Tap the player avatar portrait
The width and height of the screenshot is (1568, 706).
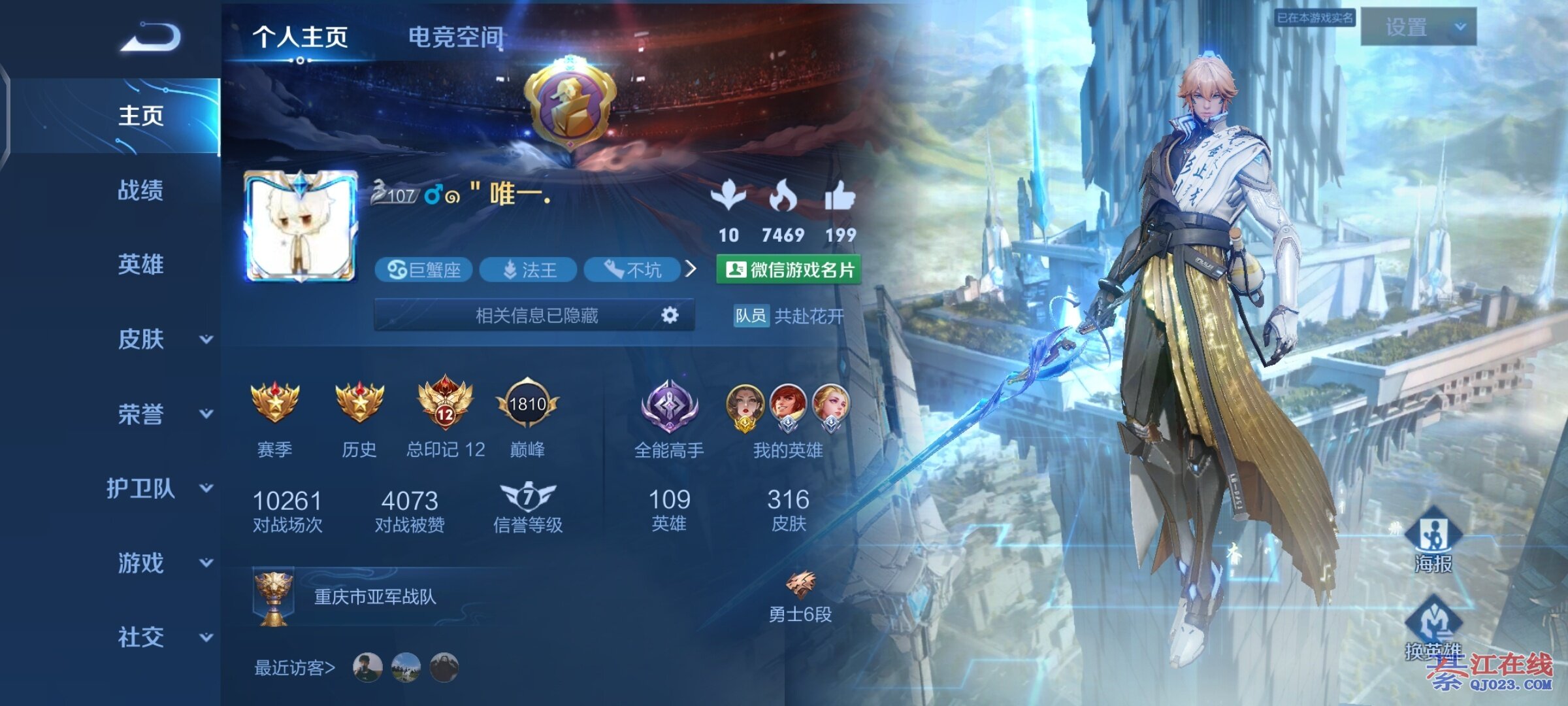click(x=301, y=226)
